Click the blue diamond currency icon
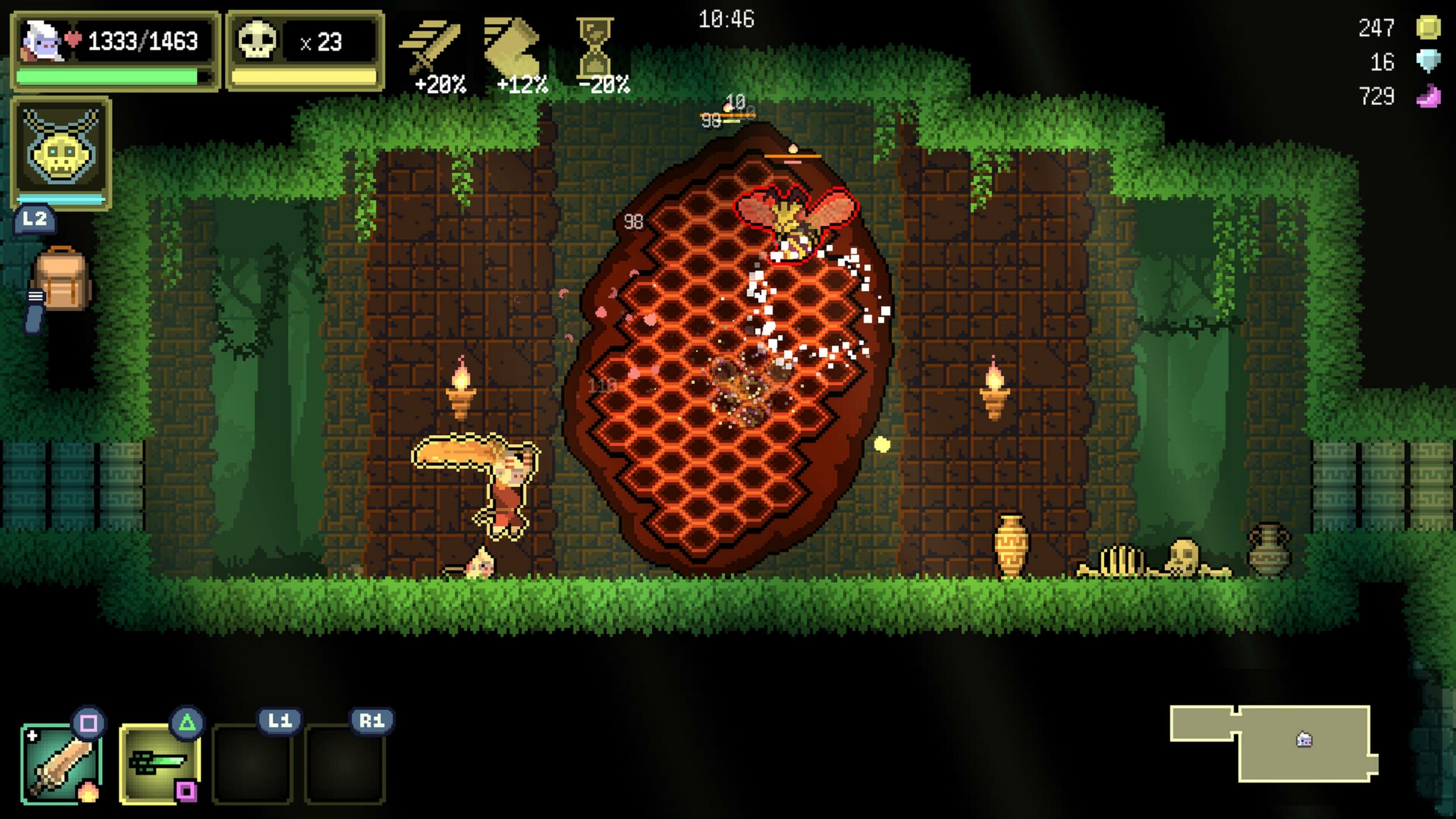 point(1428,61)
